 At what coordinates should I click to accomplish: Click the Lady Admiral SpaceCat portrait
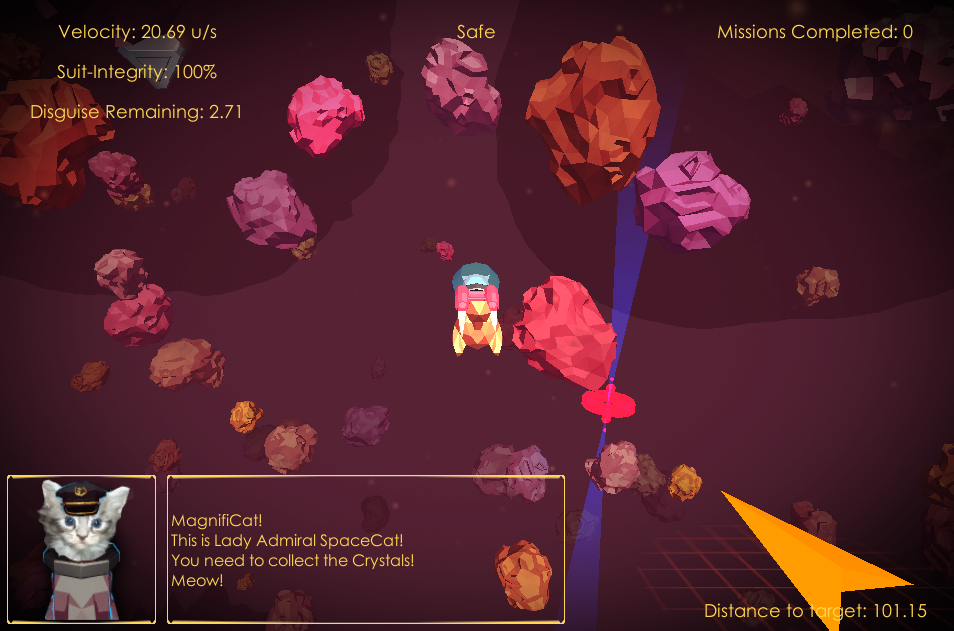tap(81, 548)
